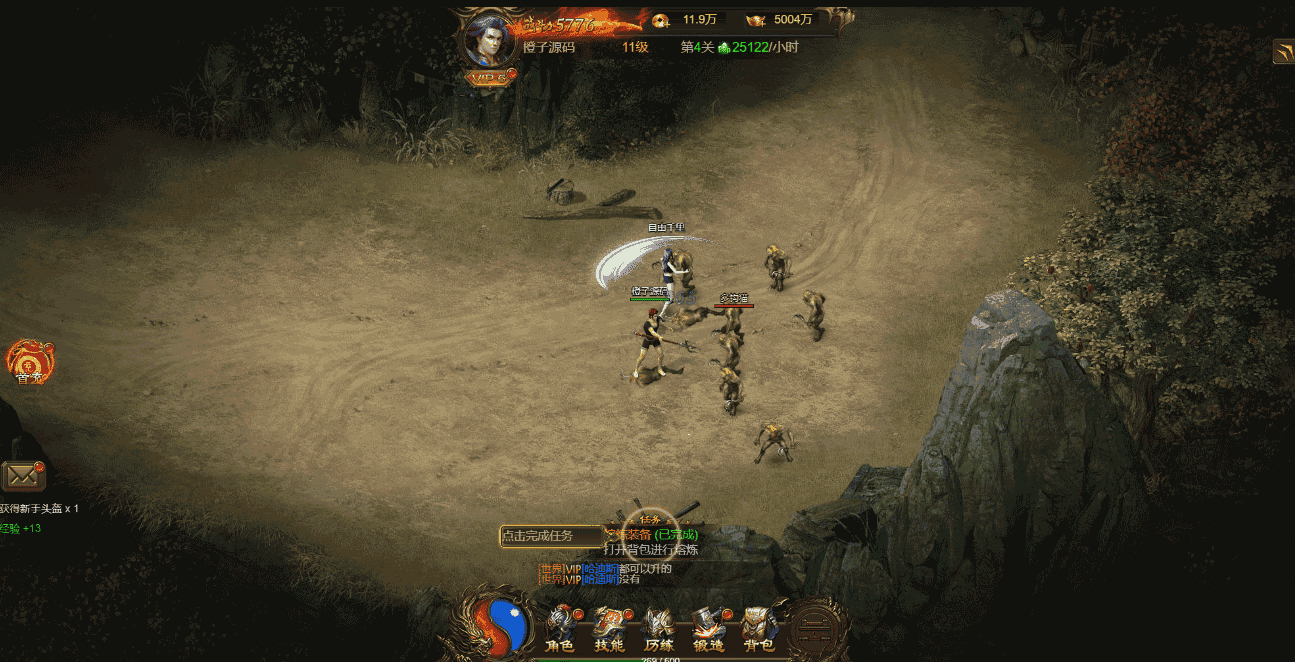
Task: Expand the arrow button at top-right edge
Action: coord(1283,52)
